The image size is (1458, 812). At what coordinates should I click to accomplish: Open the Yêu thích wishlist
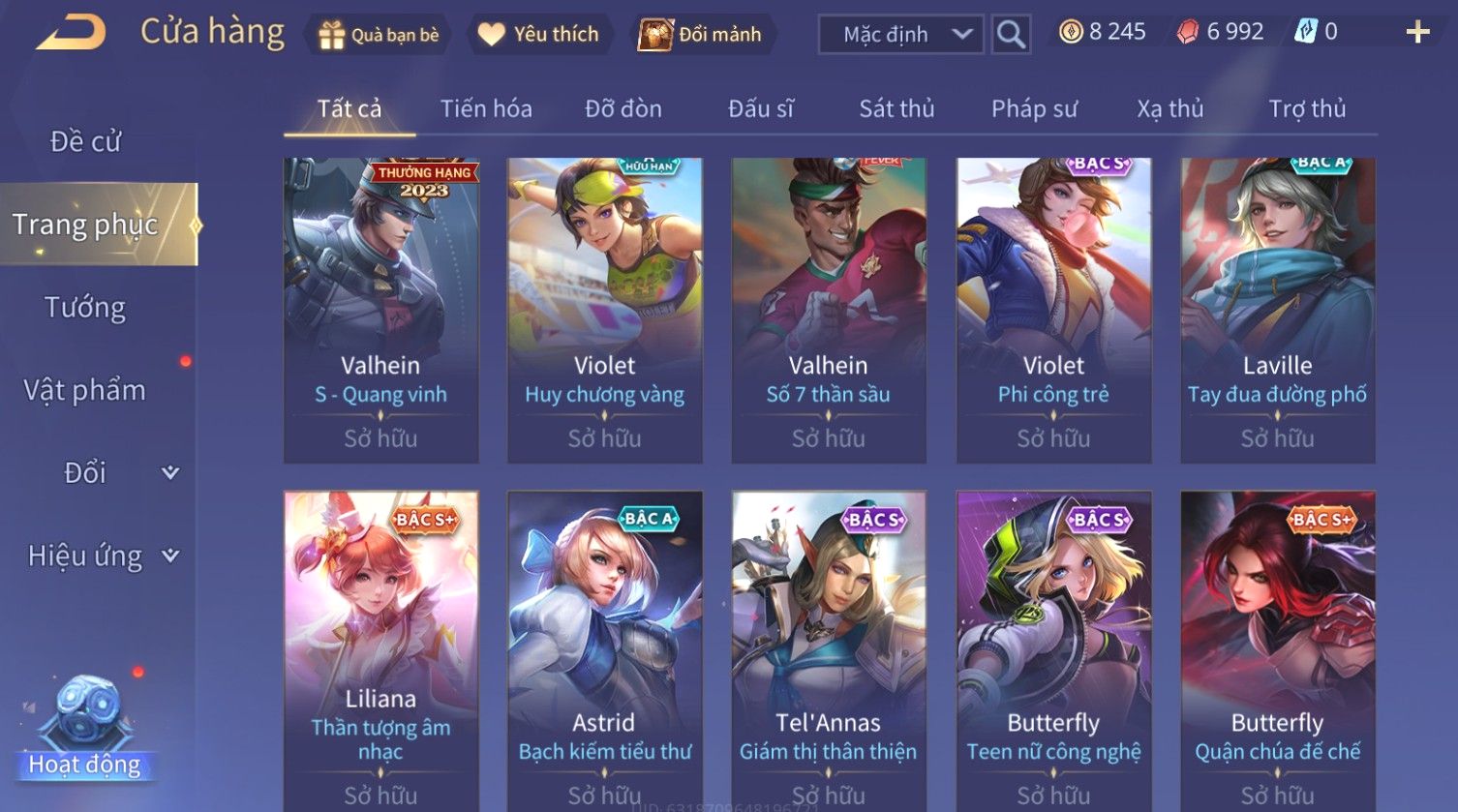coord(539,35)
